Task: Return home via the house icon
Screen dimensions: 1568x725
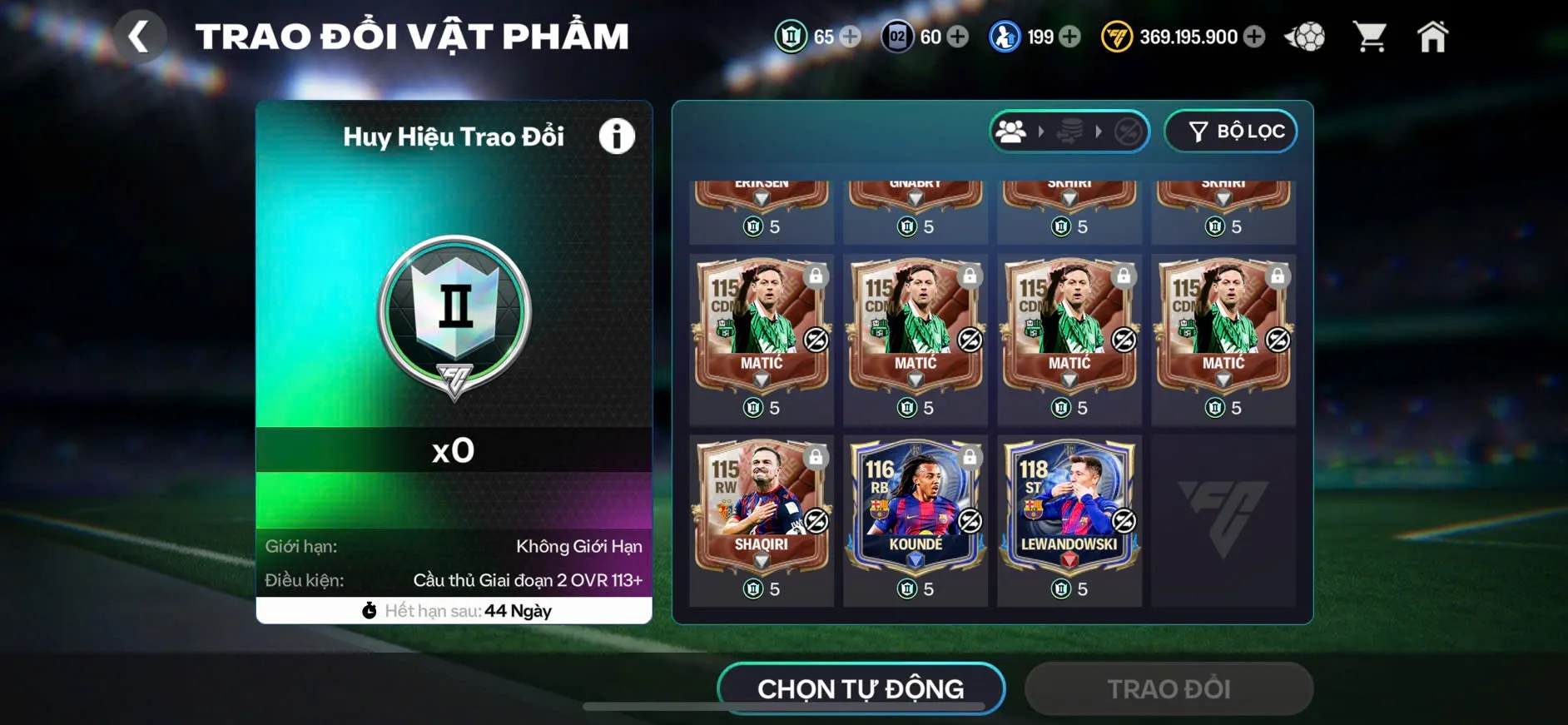Action: 1433,37
